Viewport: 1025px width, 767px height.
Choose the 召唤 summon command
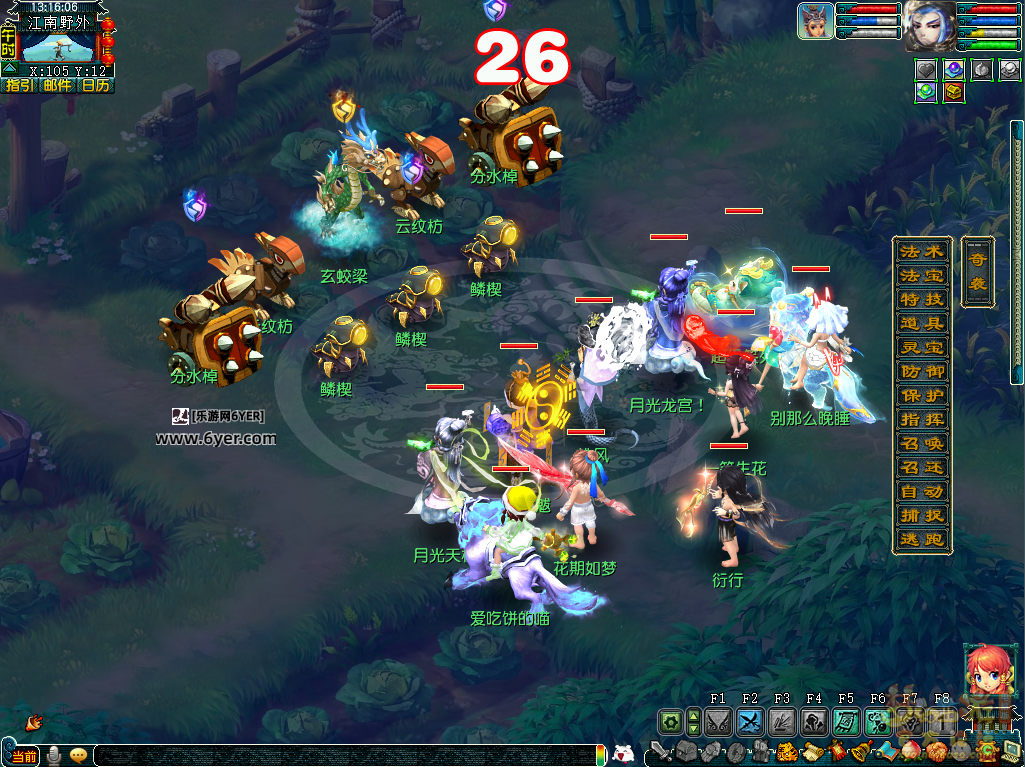(x=921, y=443)
